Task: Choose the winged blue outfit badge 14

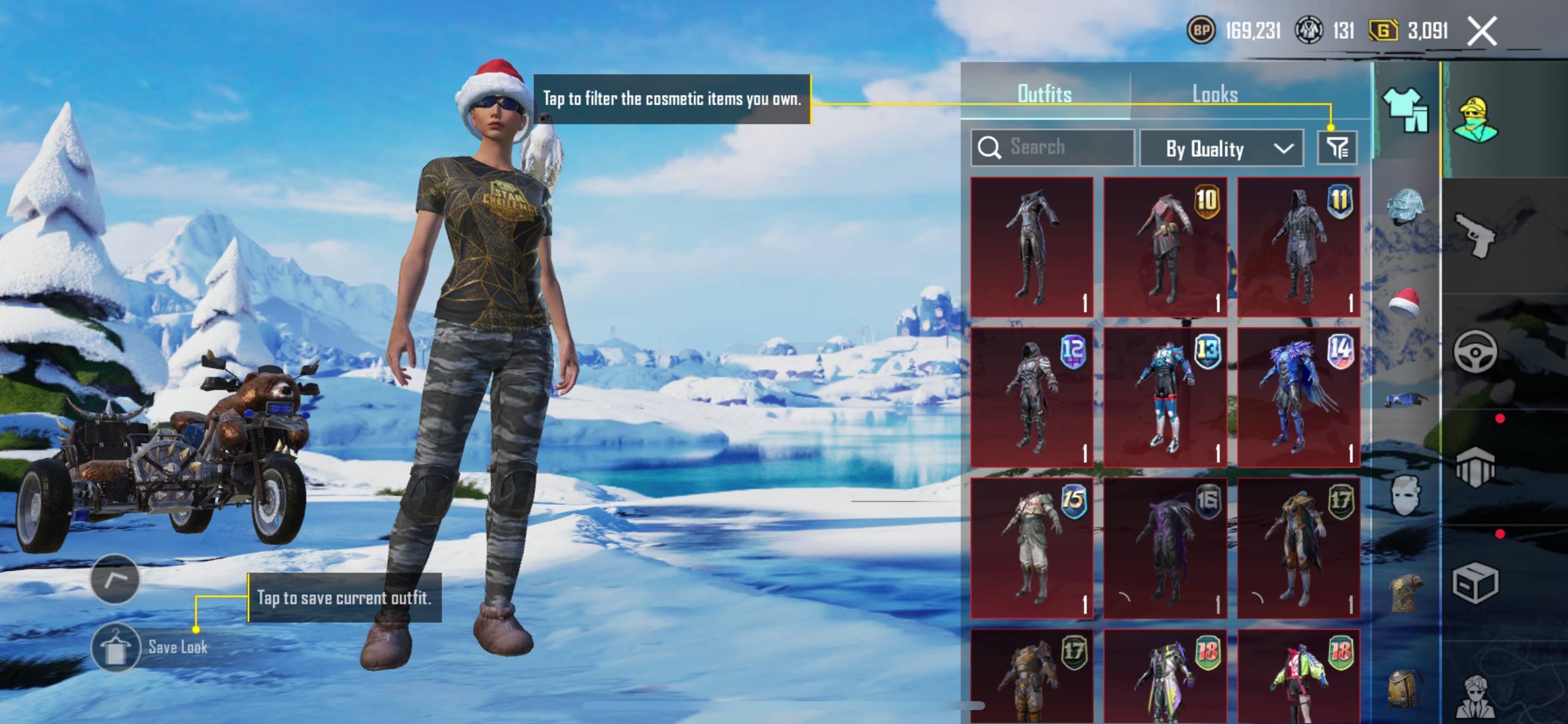Action: pyautogui.click(x=1298, y=398)
